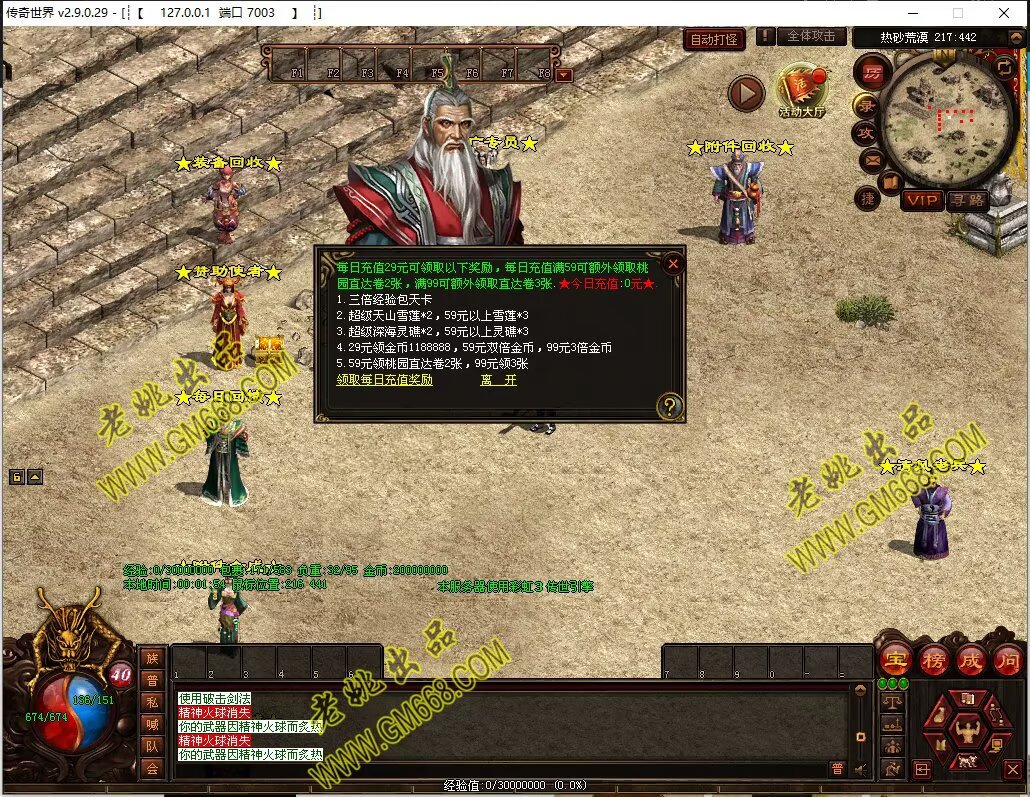Switch chat to the 喊 shout channel
The width and height of the screenshot is (1030, 797).
click(151, 723)
